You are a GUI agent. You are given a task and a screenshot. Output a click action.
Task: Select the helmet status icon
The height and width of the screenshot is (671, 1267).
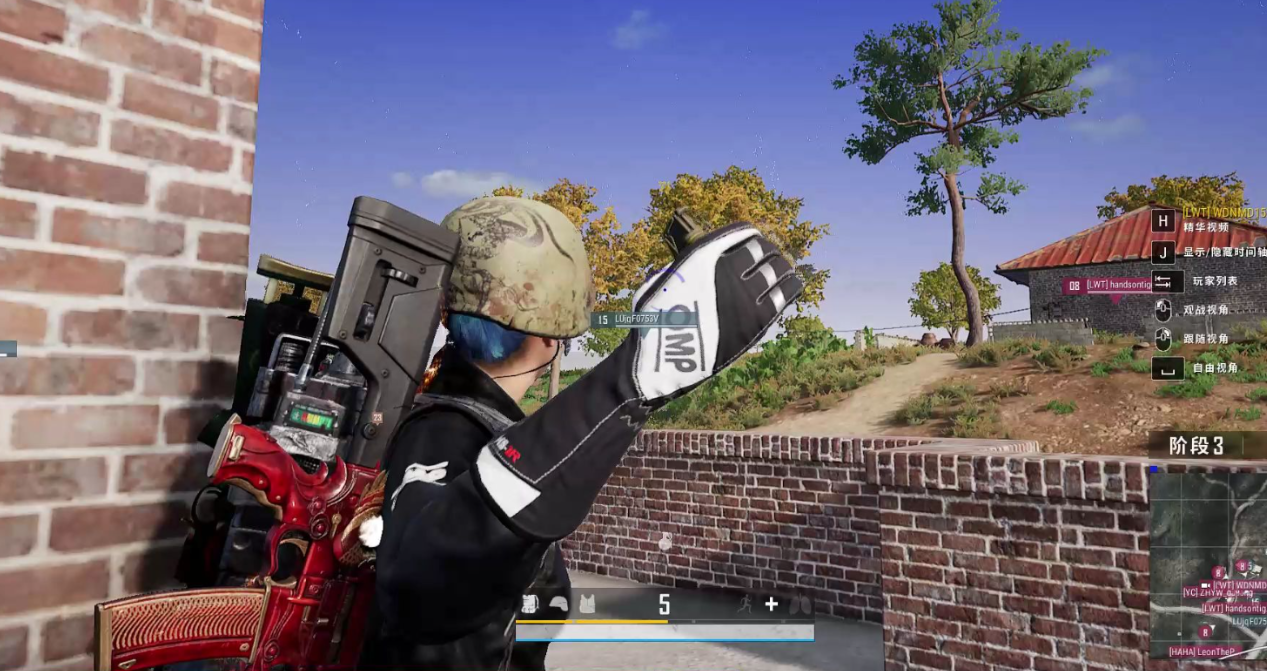(559, 604)
